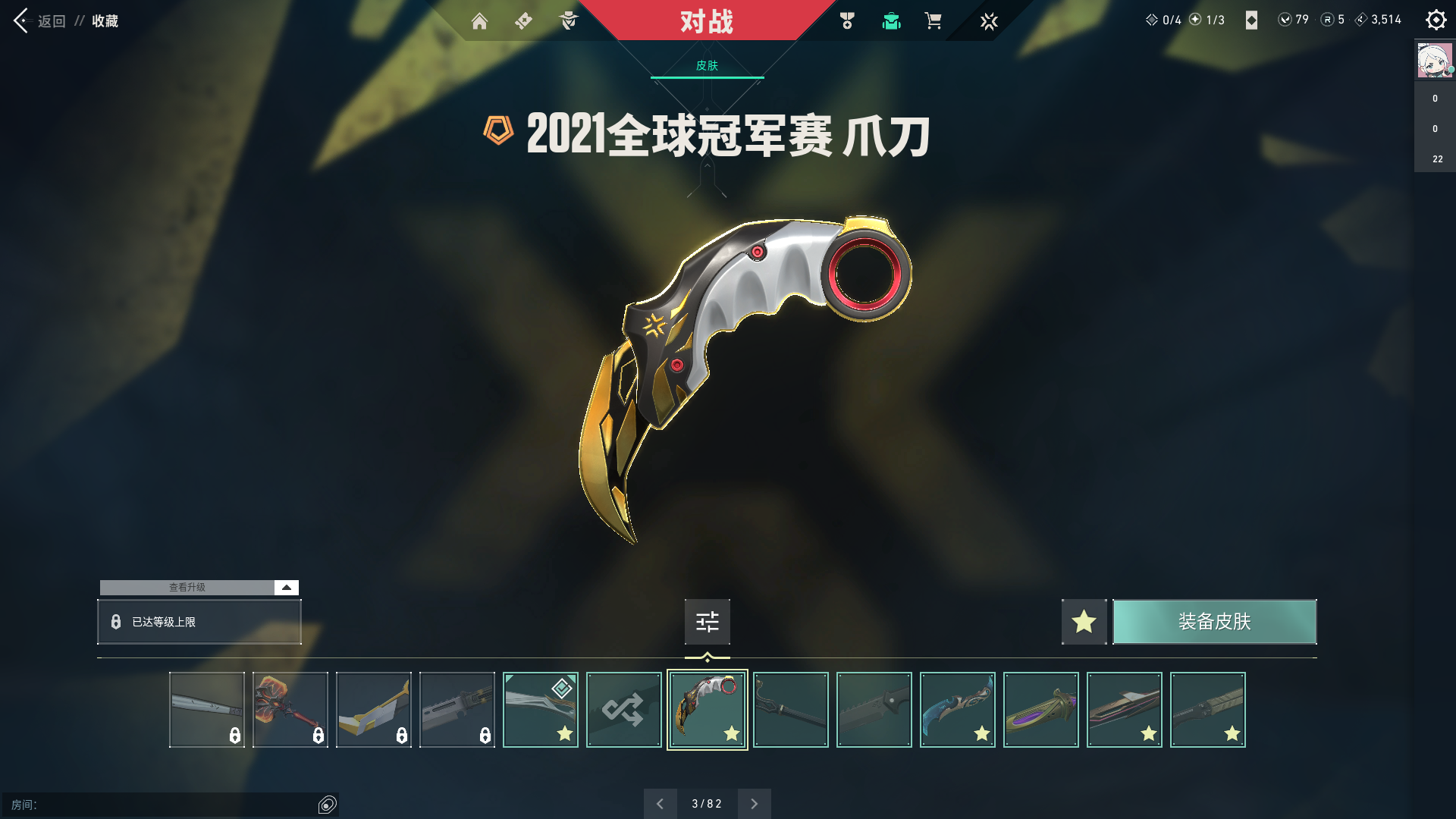Open the Agents panel icon
This screenshot has height=819, width=1456.
[x=569, y=21]
